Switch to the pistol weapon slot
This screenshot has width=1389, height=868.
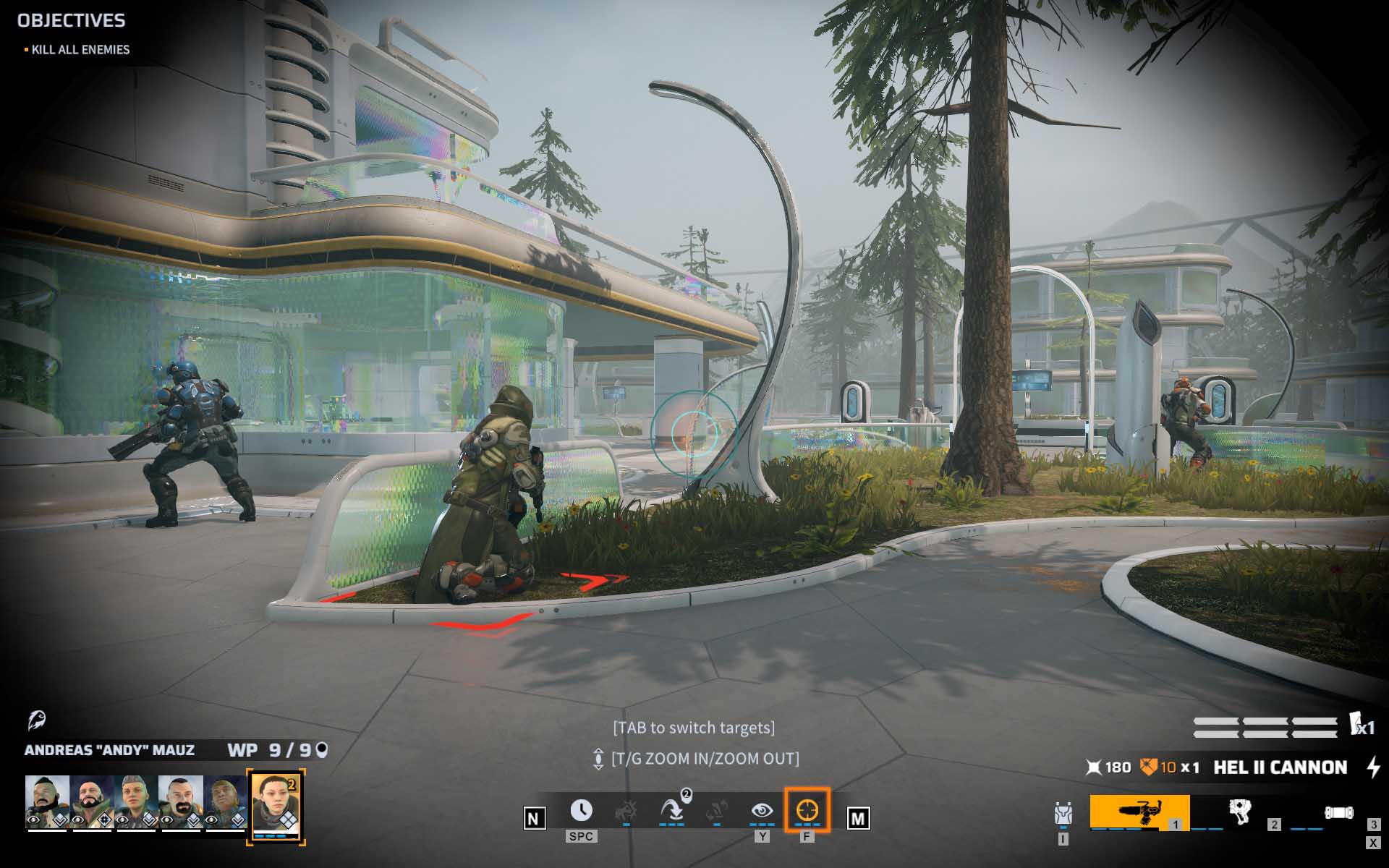pyautogui.click(x=1240, y=812)
